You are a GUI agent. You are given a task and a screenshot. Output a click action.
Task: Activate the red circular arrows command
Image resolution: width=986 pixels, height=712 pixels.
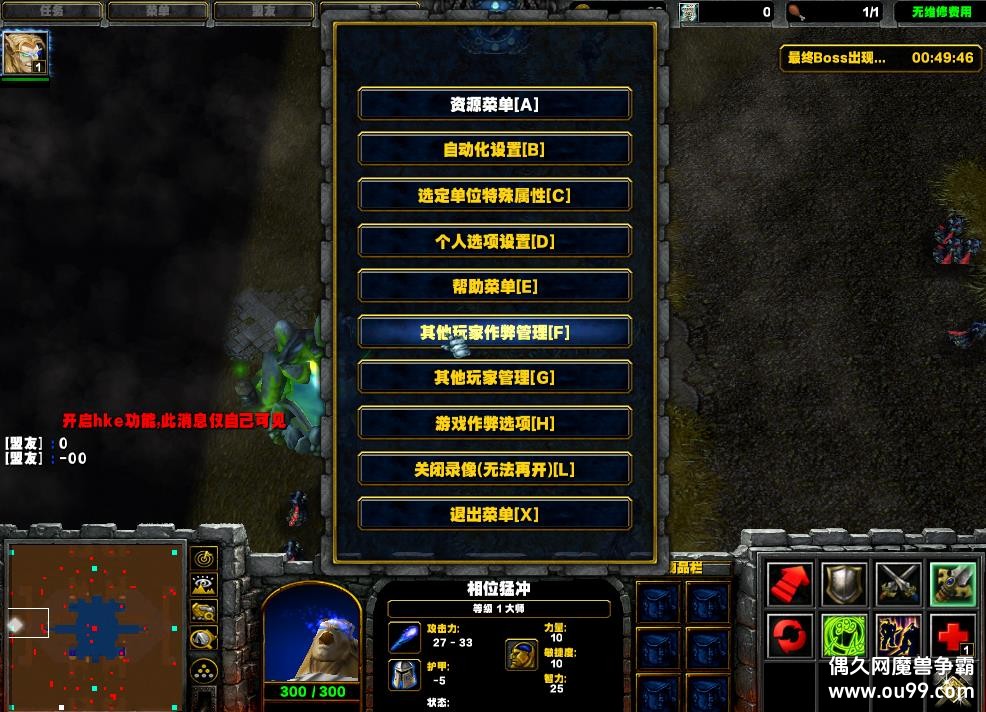(787, 636)
